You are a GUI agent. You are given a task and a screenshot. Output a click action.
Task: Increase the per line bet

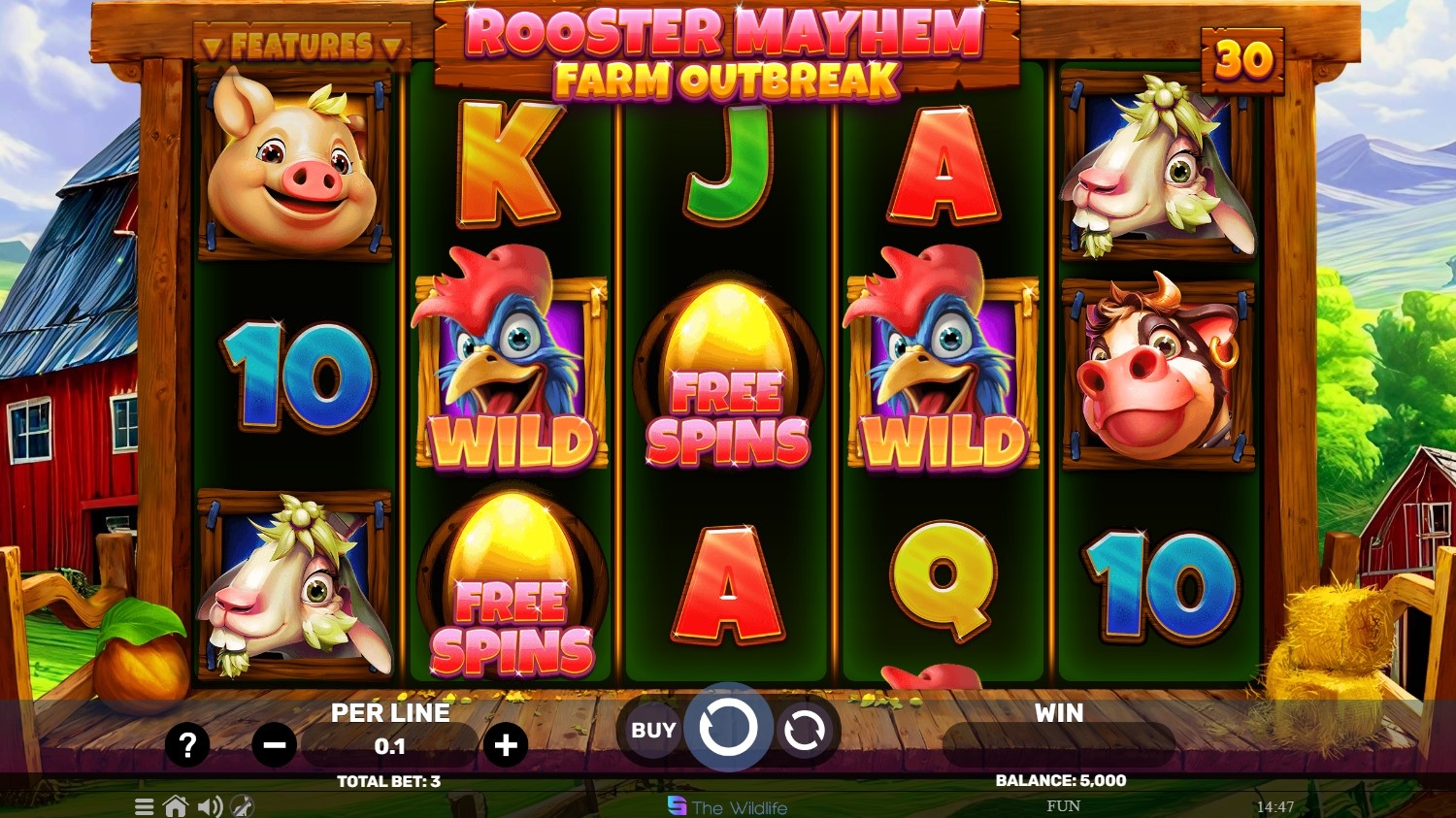[x=506, y=745]
